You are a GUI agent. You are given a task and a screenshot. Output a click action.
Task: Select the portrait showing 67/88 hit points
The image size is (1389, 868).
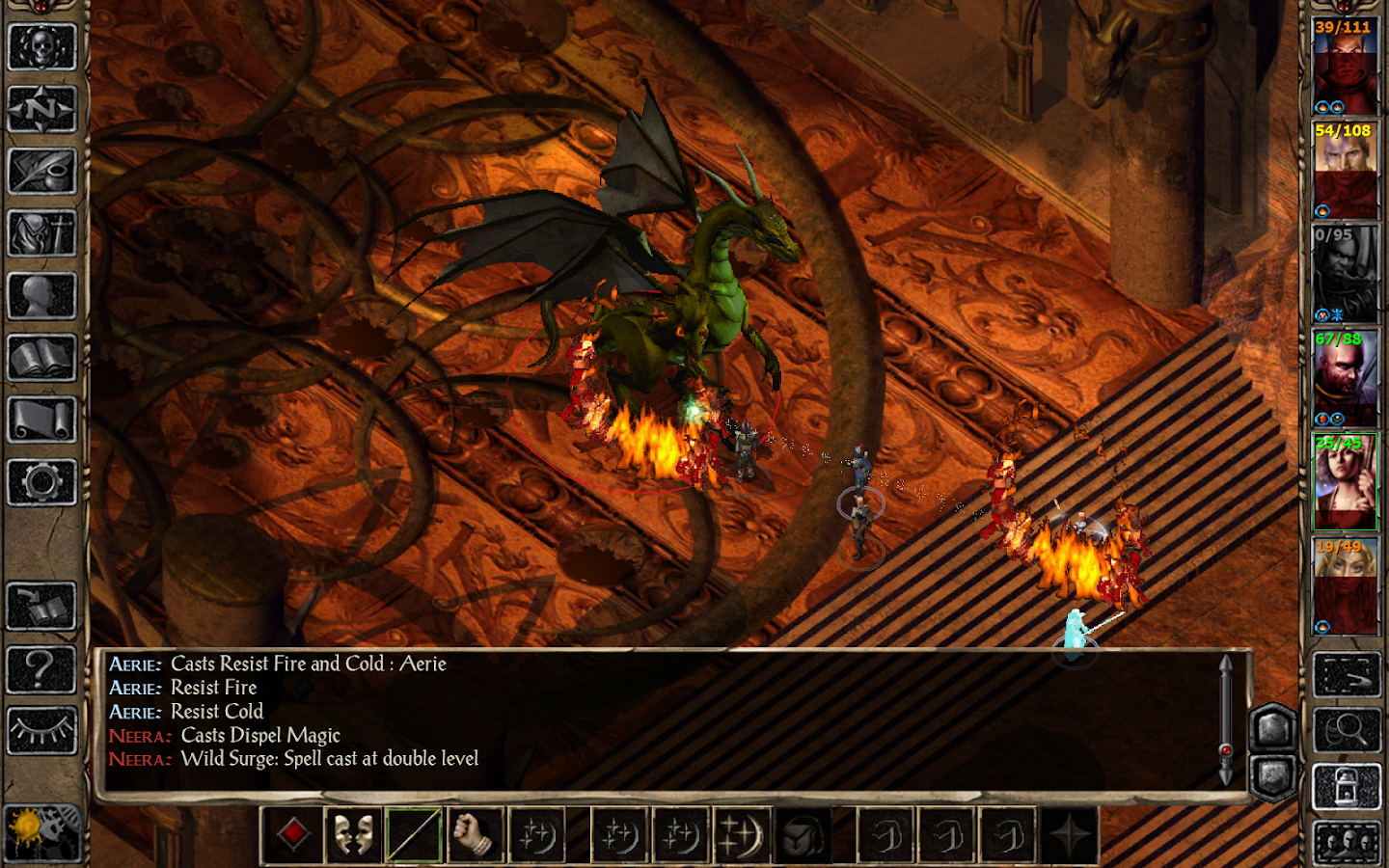[1345, 378]
